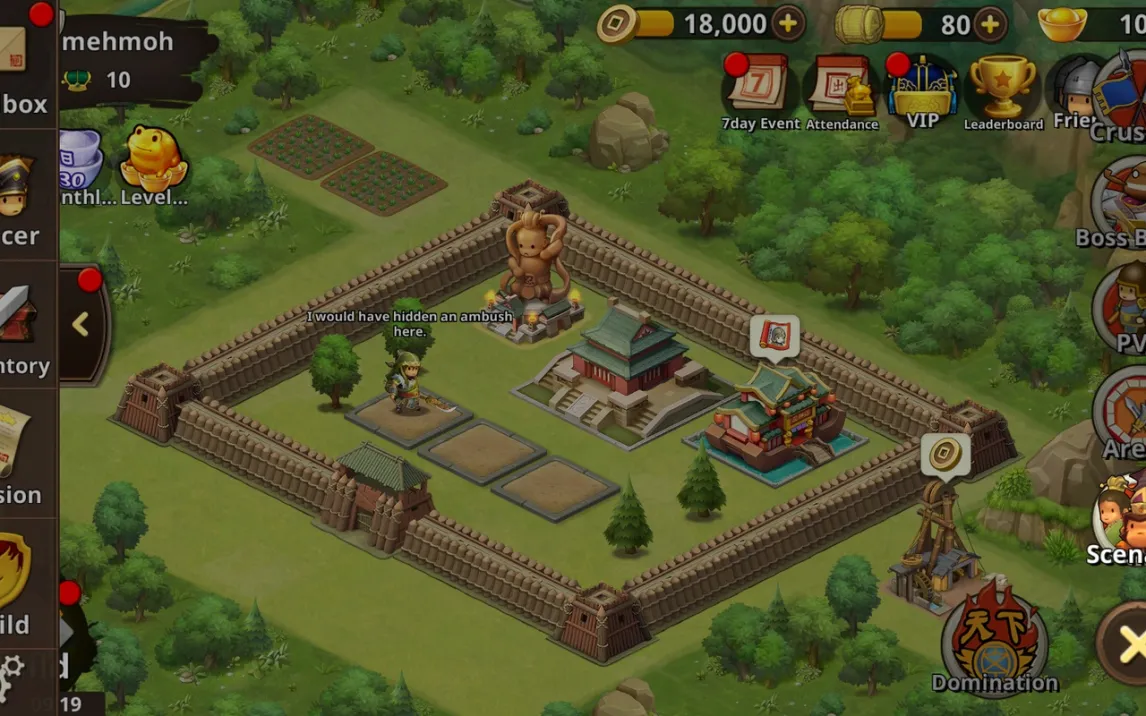Screen dimensions: 1146x716
Task: Open the 7day Event calendar
Action: (760, 88)
